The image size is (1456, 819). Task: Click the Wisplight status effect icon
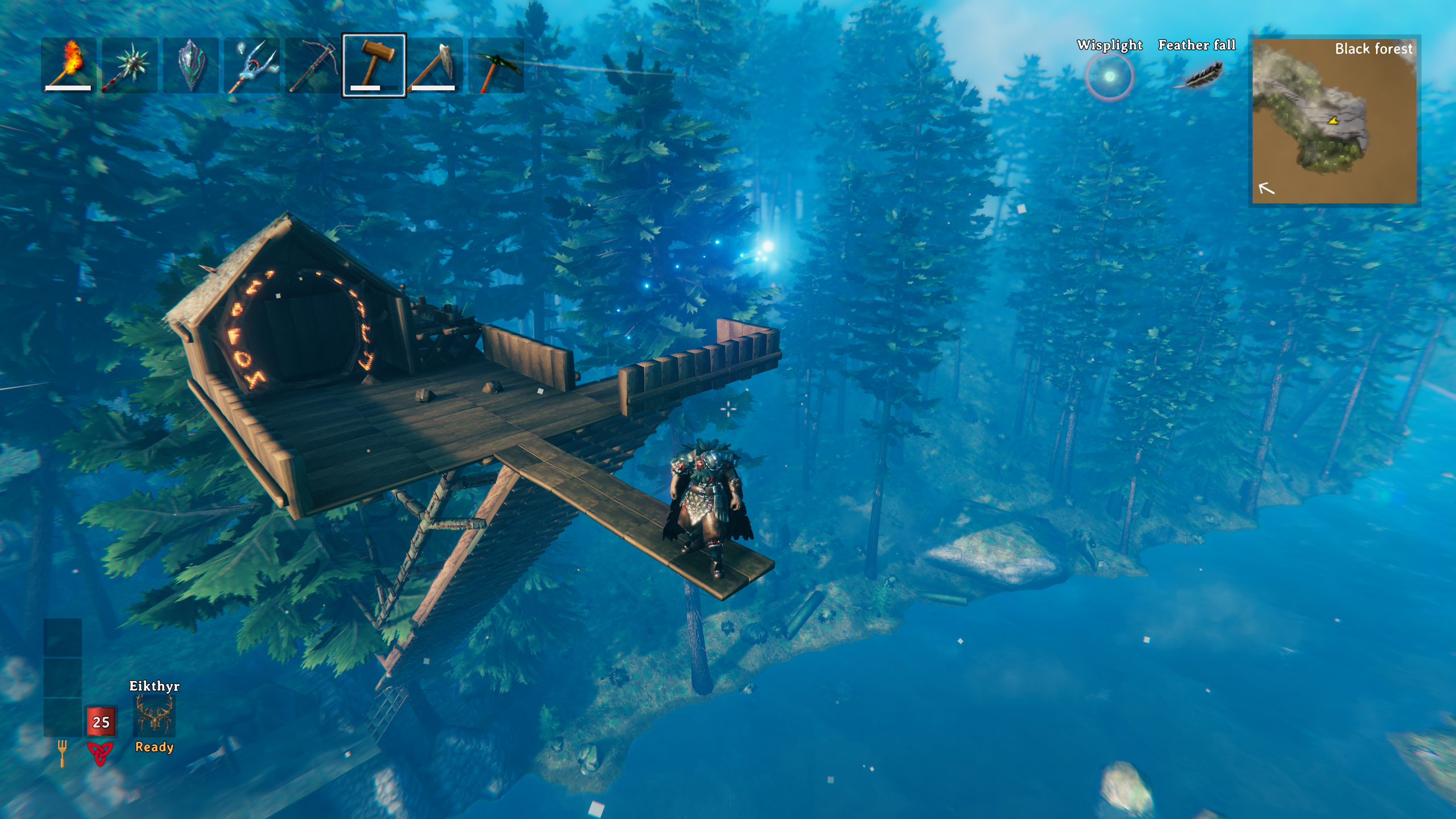pos(1109,77)
